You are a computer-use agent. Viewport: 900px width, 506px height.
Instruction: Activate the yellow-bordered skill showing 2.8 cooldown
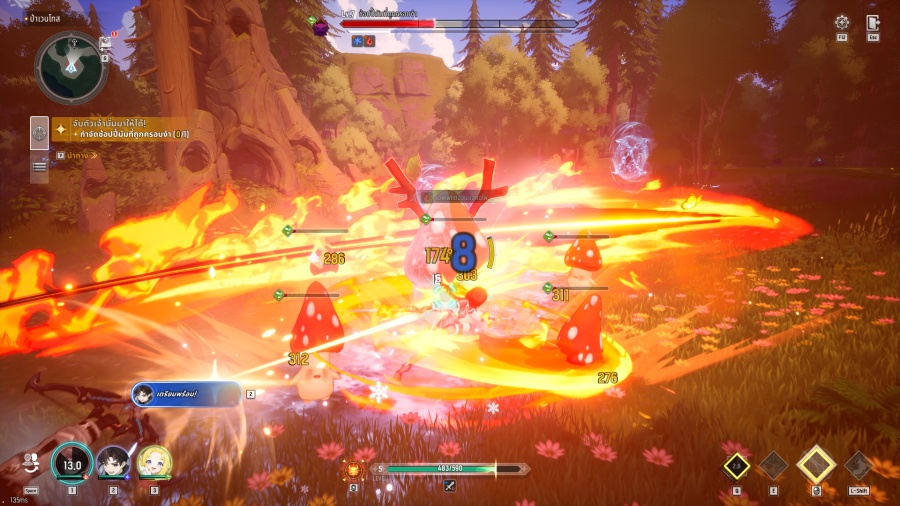click(x=737, y=465)
